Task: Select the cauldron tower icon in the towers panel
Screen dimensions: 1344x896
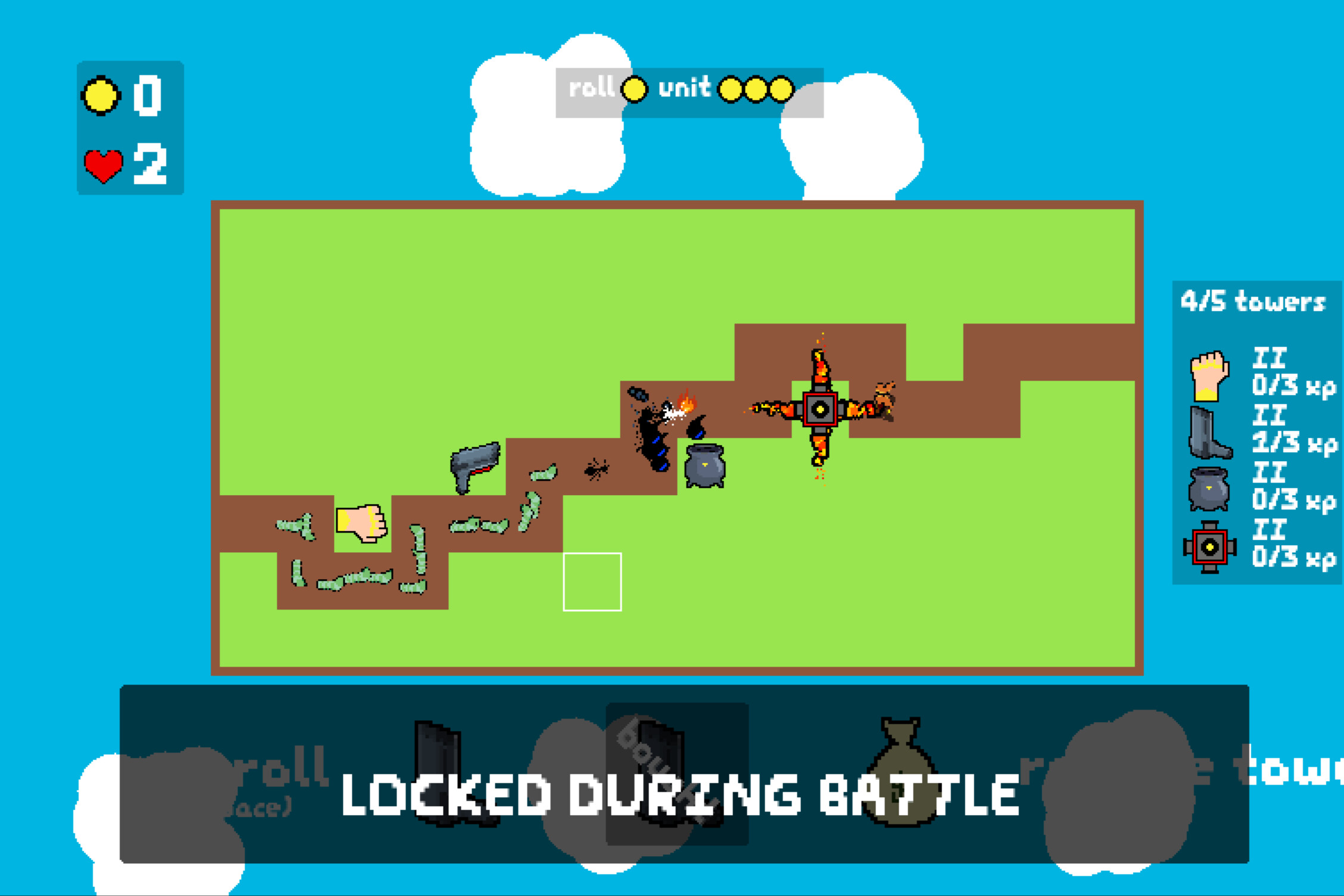Action: [1208, 487]
